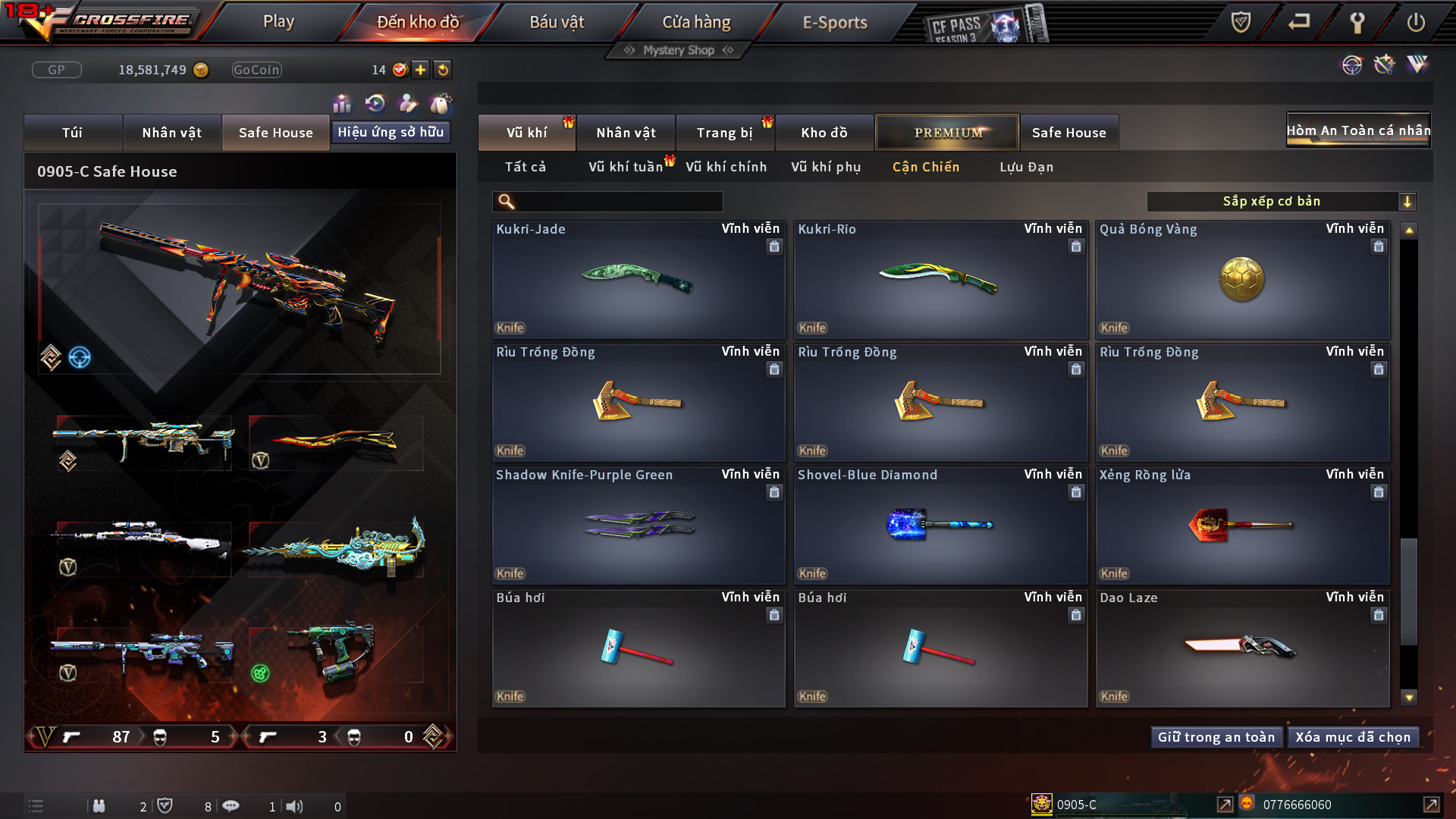
Task: Open the E-Sports page
Action: click(835, 23)
